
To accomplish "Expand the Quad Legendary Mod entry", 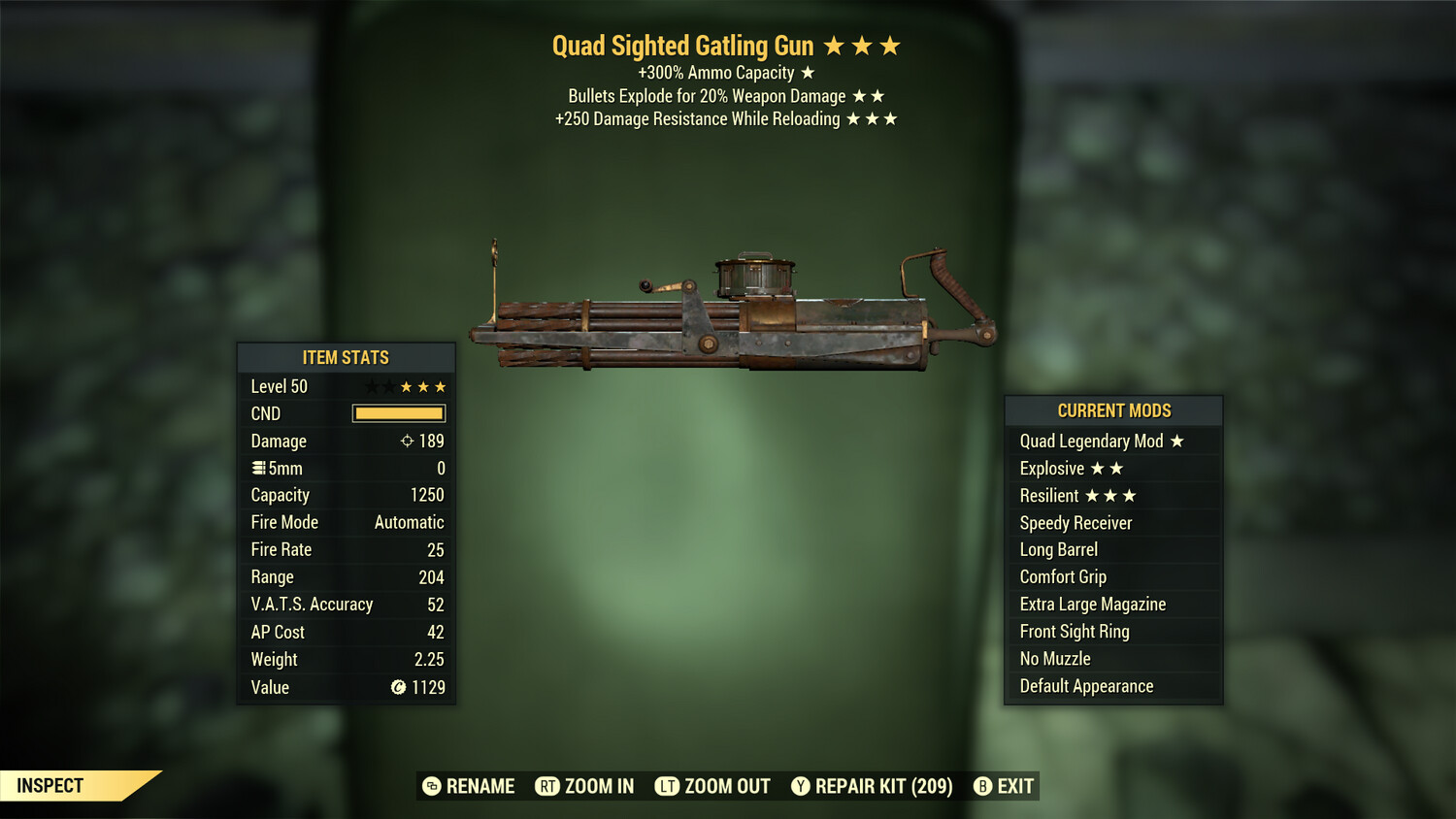I will pos(1091,441).
